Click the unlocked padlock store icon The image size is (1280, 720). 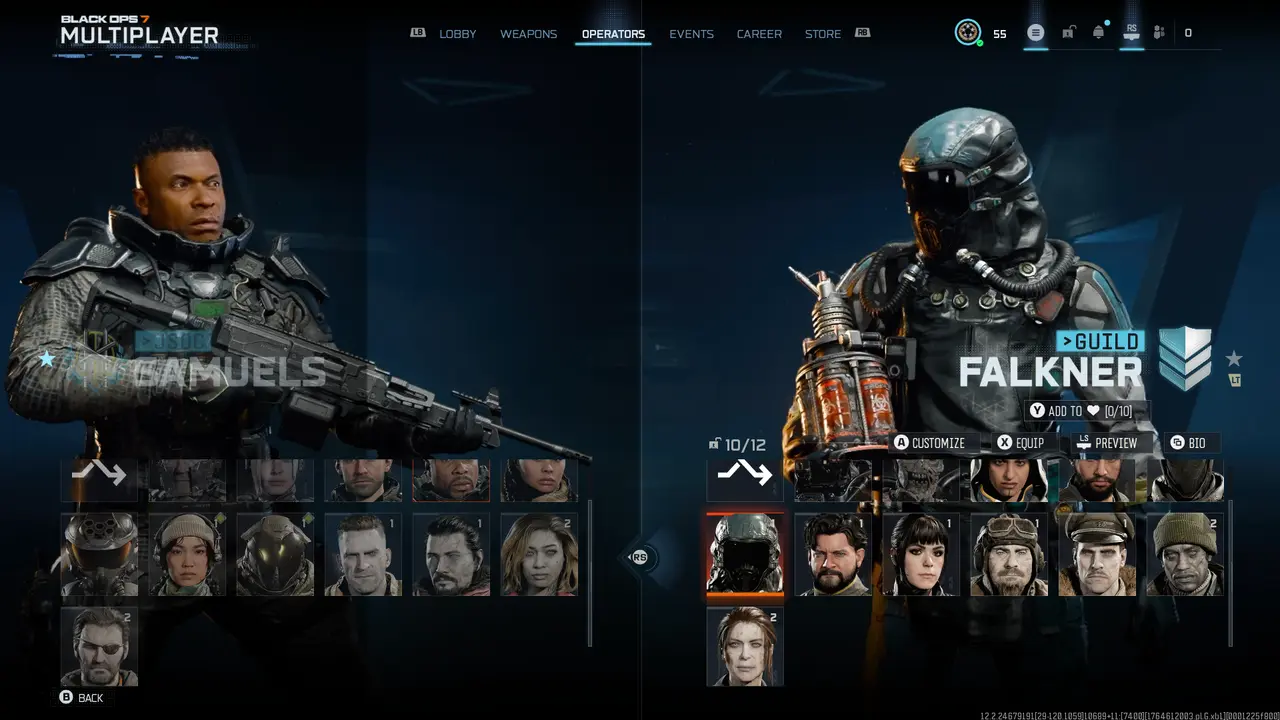point(1068,32)
